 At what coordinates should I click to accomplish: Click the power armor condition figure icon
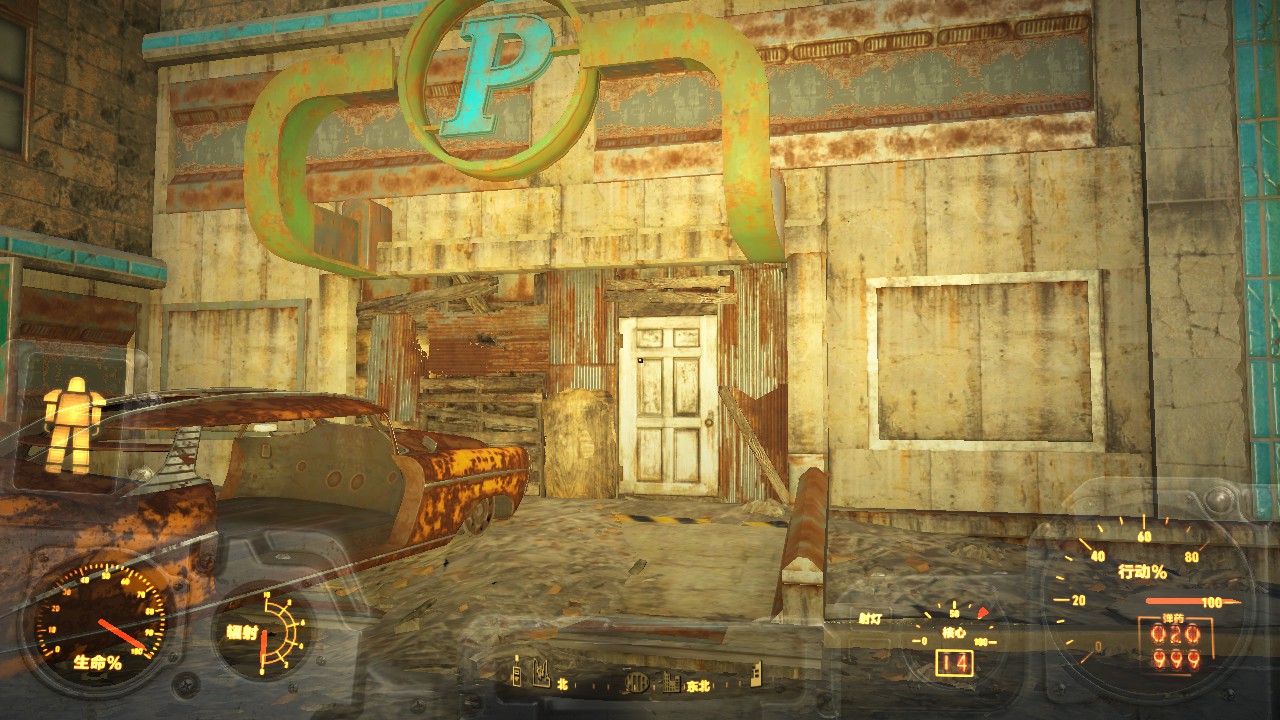pyautogui.click(x=73, y=422)
